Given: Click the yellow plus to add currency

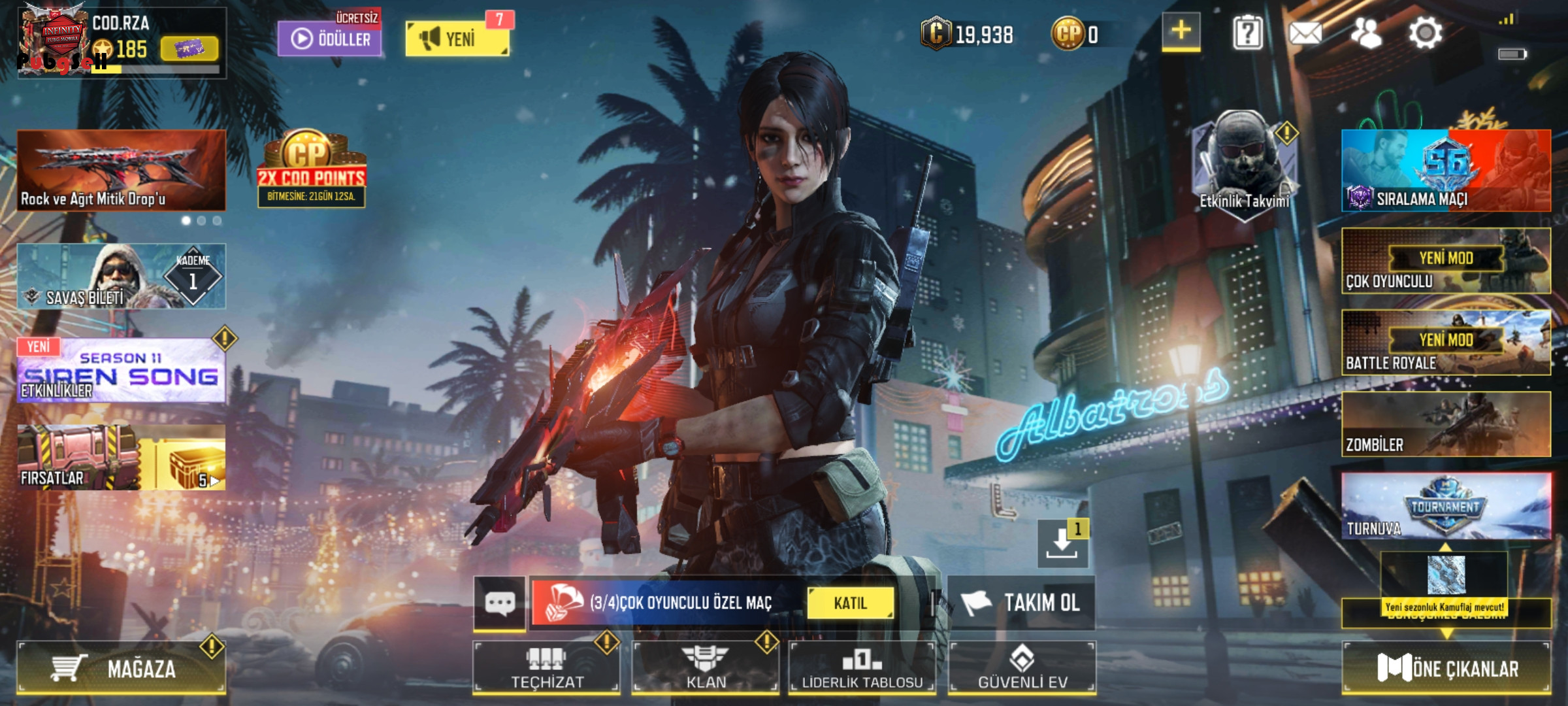Looking at the screenshot, I should click(1181, 31).
